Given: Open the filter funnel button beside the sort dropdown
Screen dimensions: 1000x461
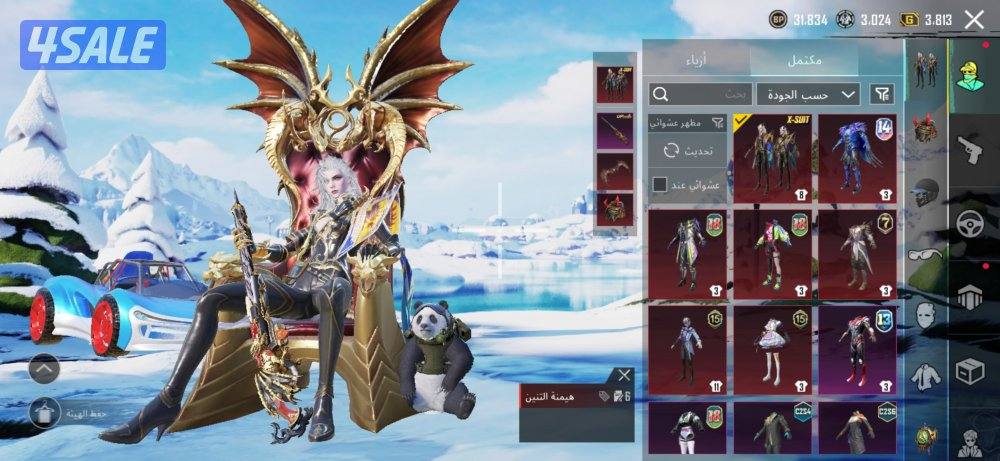Looking at the screenshot, I should (x=882, y=94).
